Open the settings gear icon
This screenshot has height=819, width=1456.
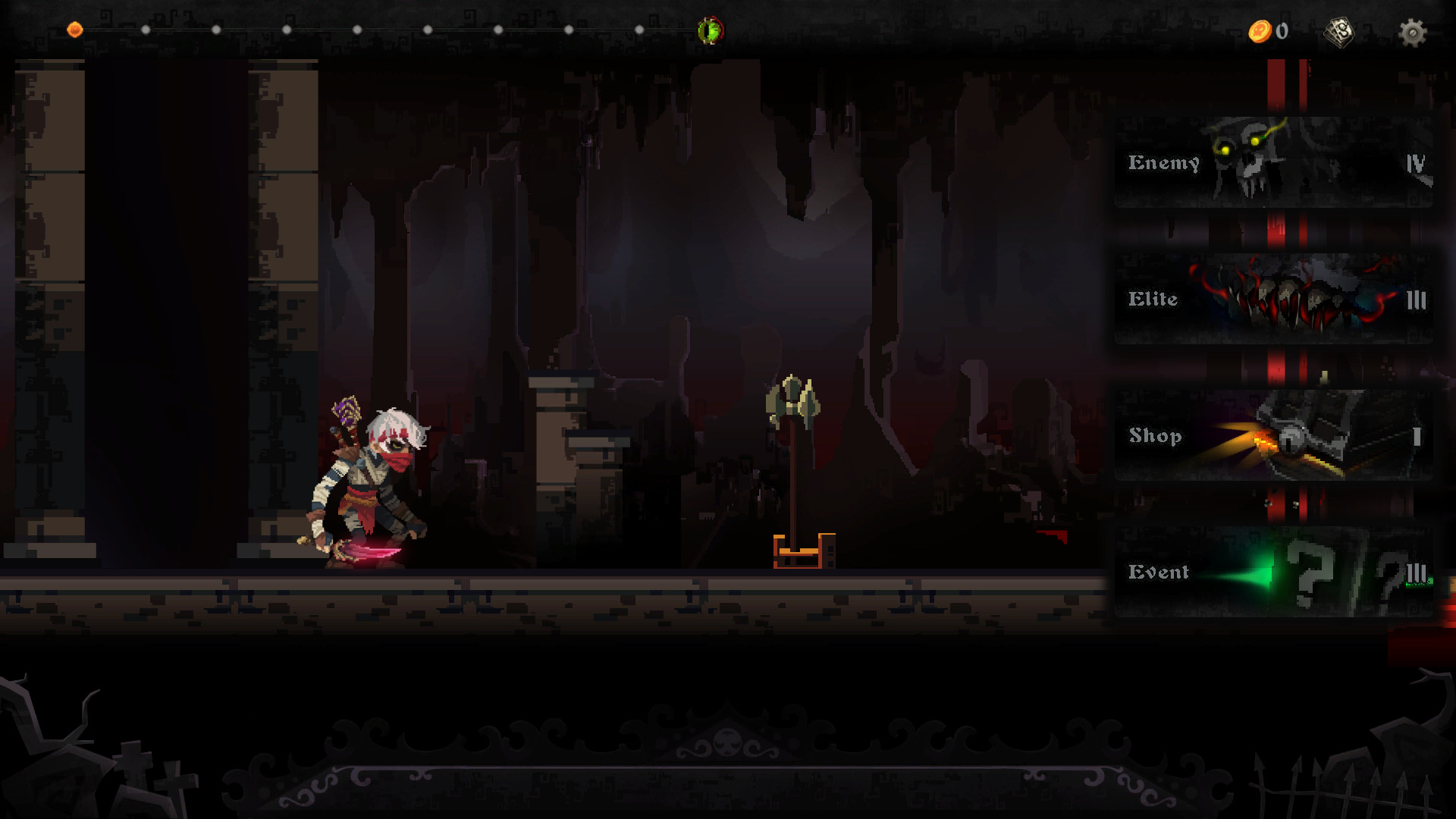tap(1412, 33)
